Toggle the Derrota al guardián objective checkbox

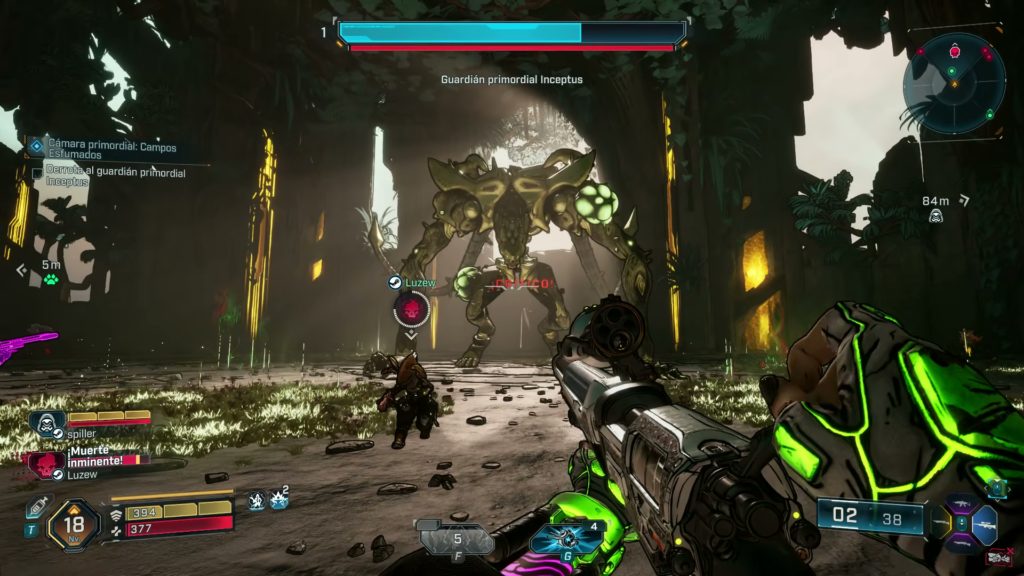(x=38, y=173)
